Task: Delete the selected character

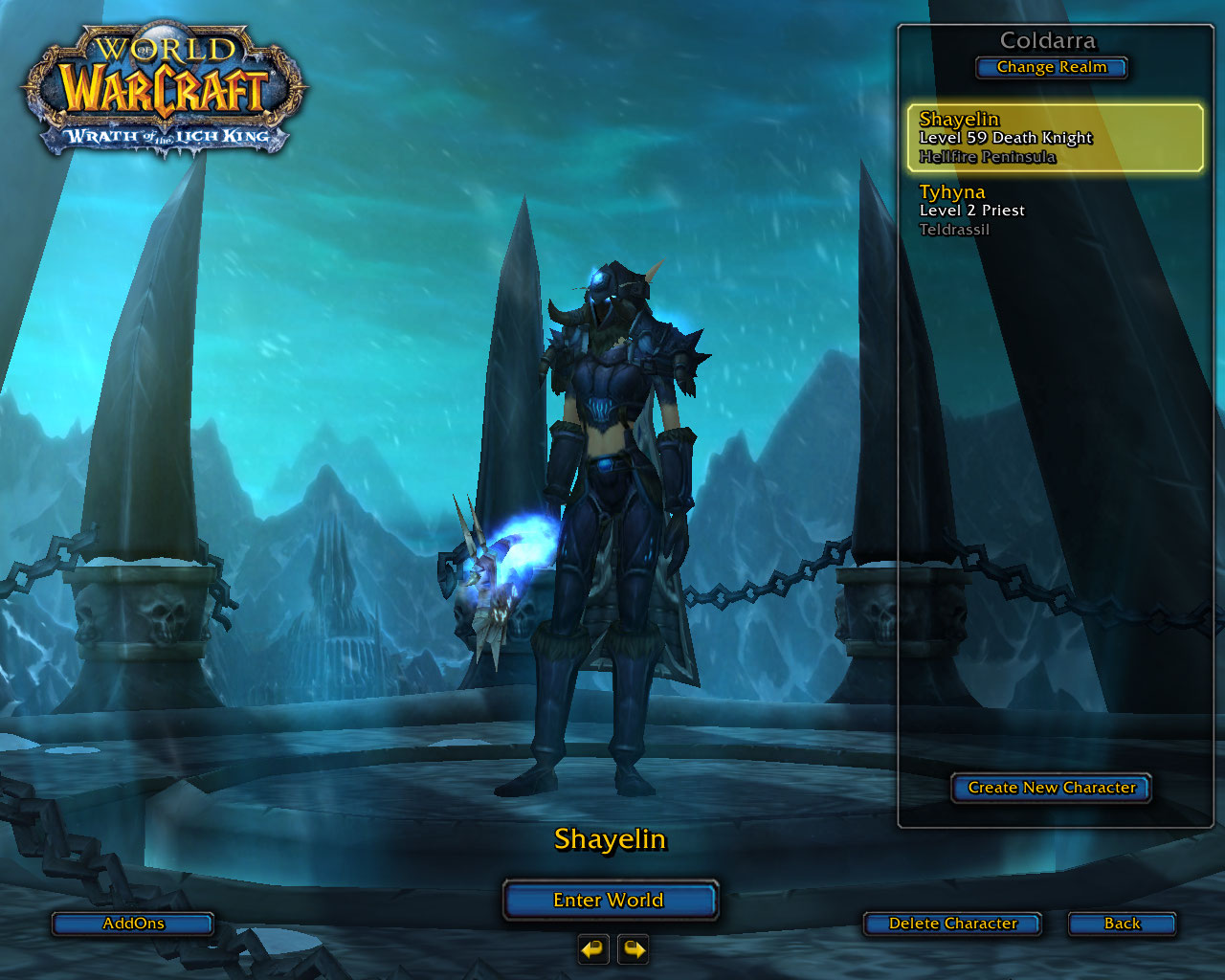Action: pyautogui.click(x=952, y=924)
